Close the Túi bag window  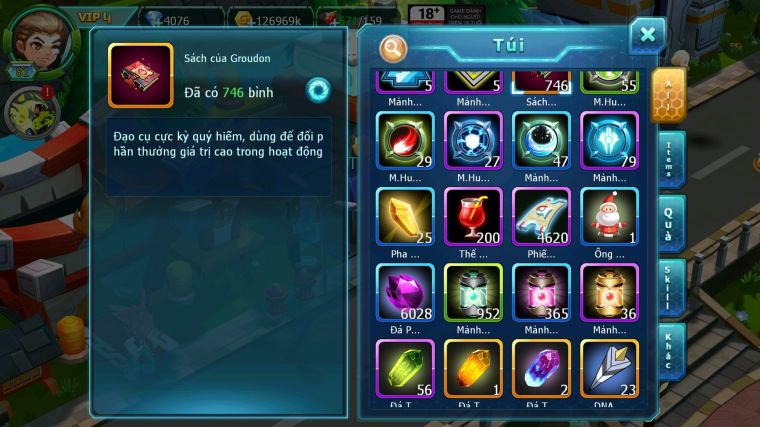click(647, 36)
